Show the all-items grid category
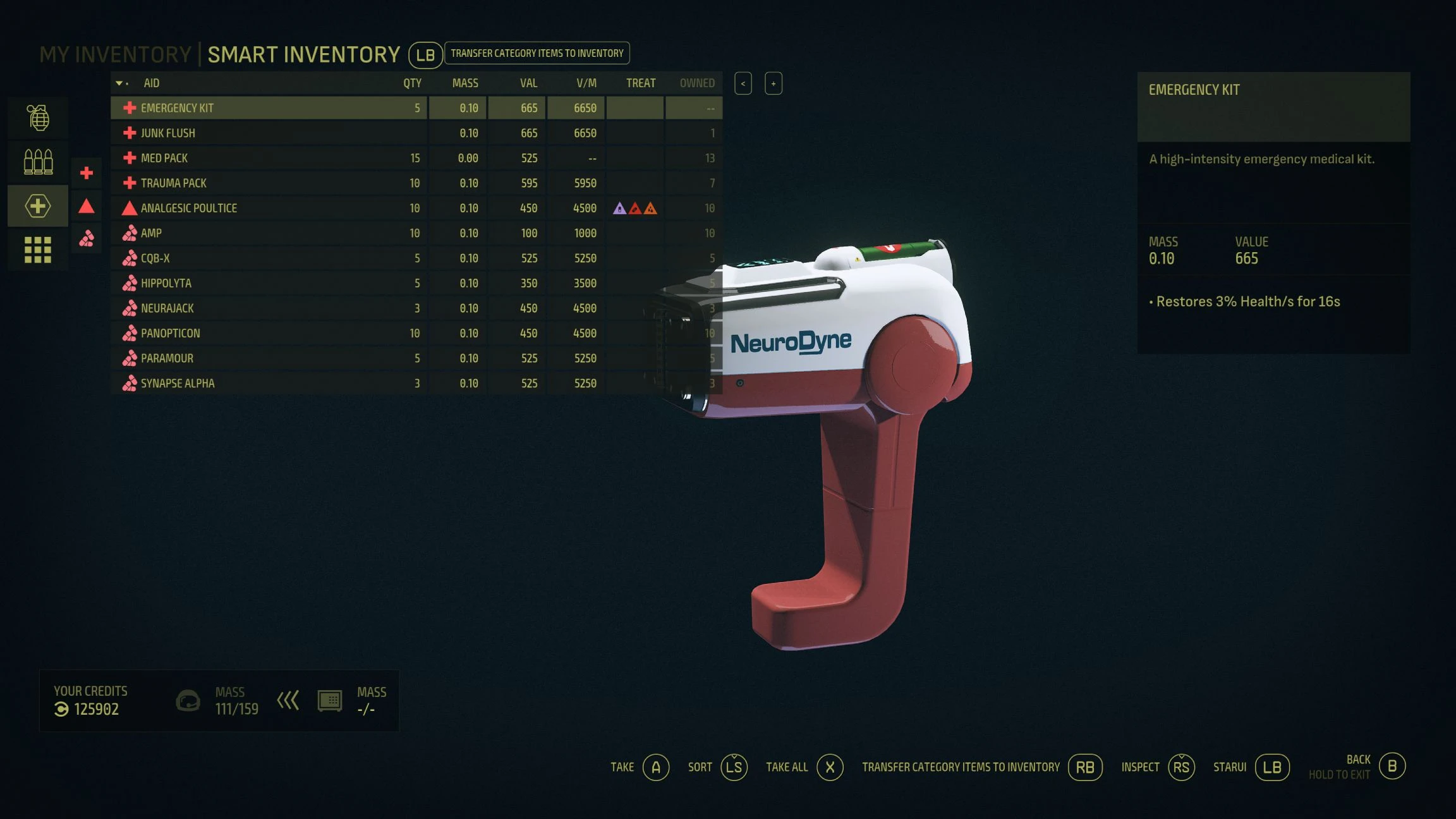 (38, 250)
